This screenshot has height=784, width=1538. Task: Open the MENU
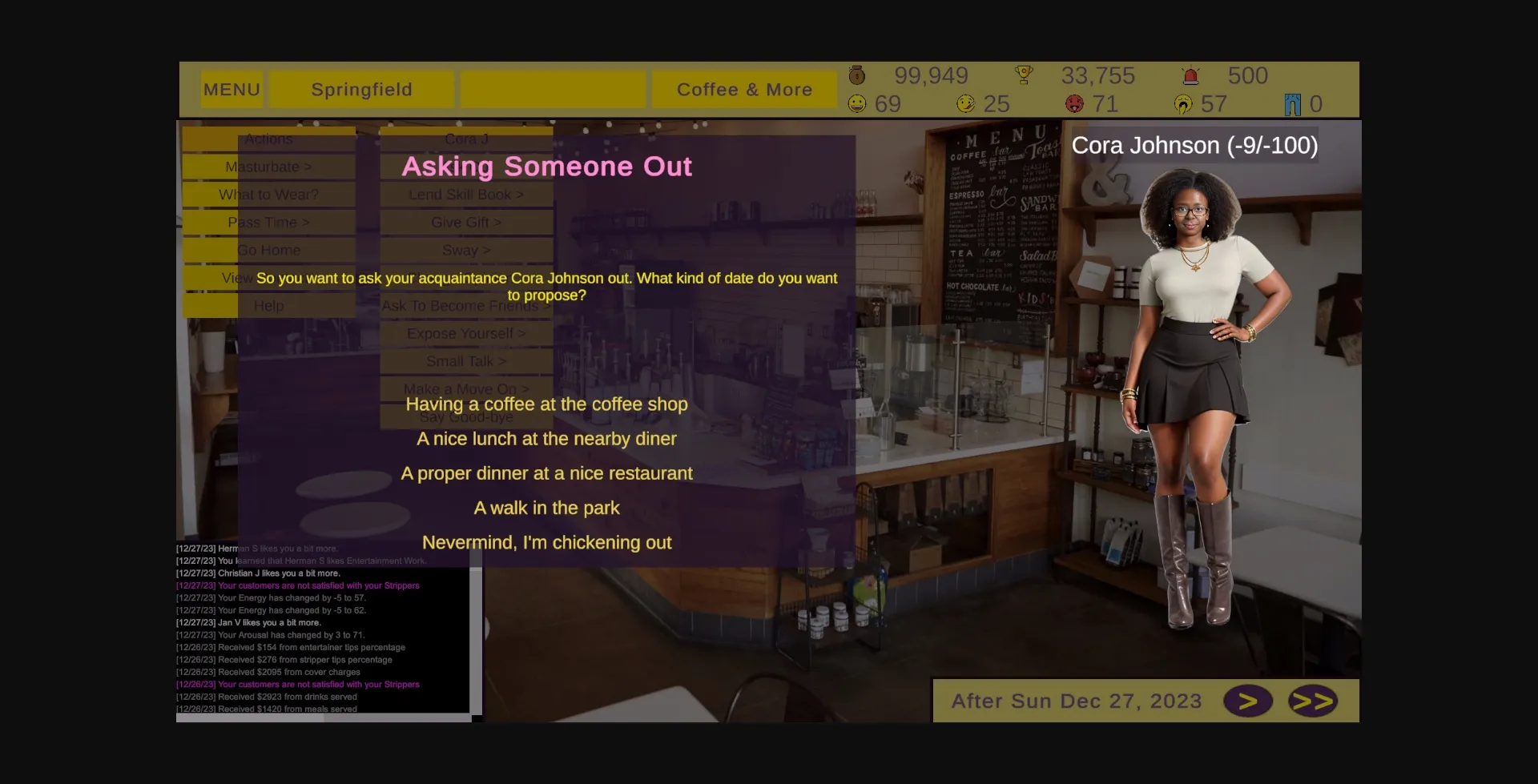pos(232,89)
